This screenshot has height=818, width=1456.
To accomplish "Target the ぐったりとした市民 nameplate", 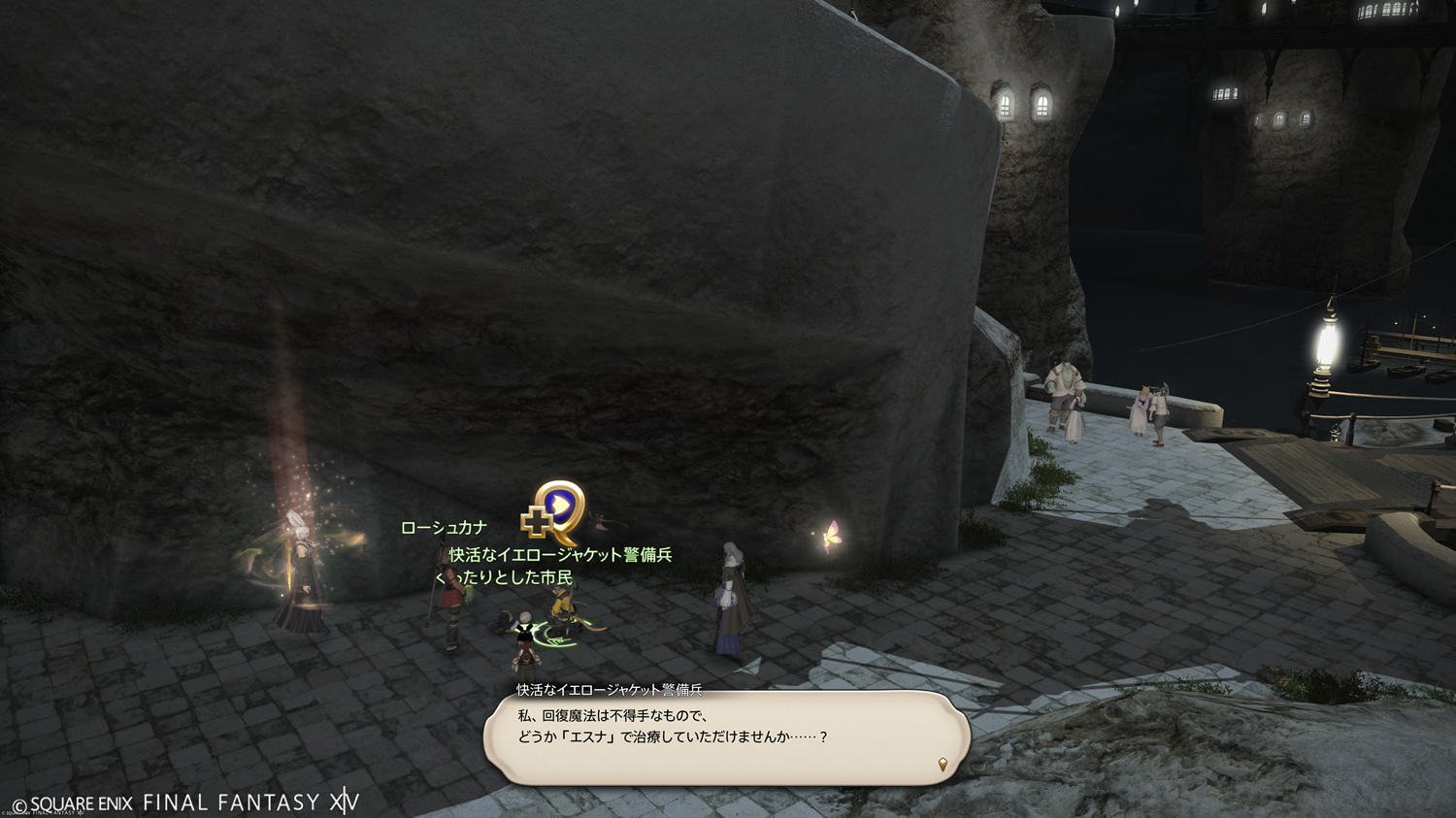I will 505,577.
